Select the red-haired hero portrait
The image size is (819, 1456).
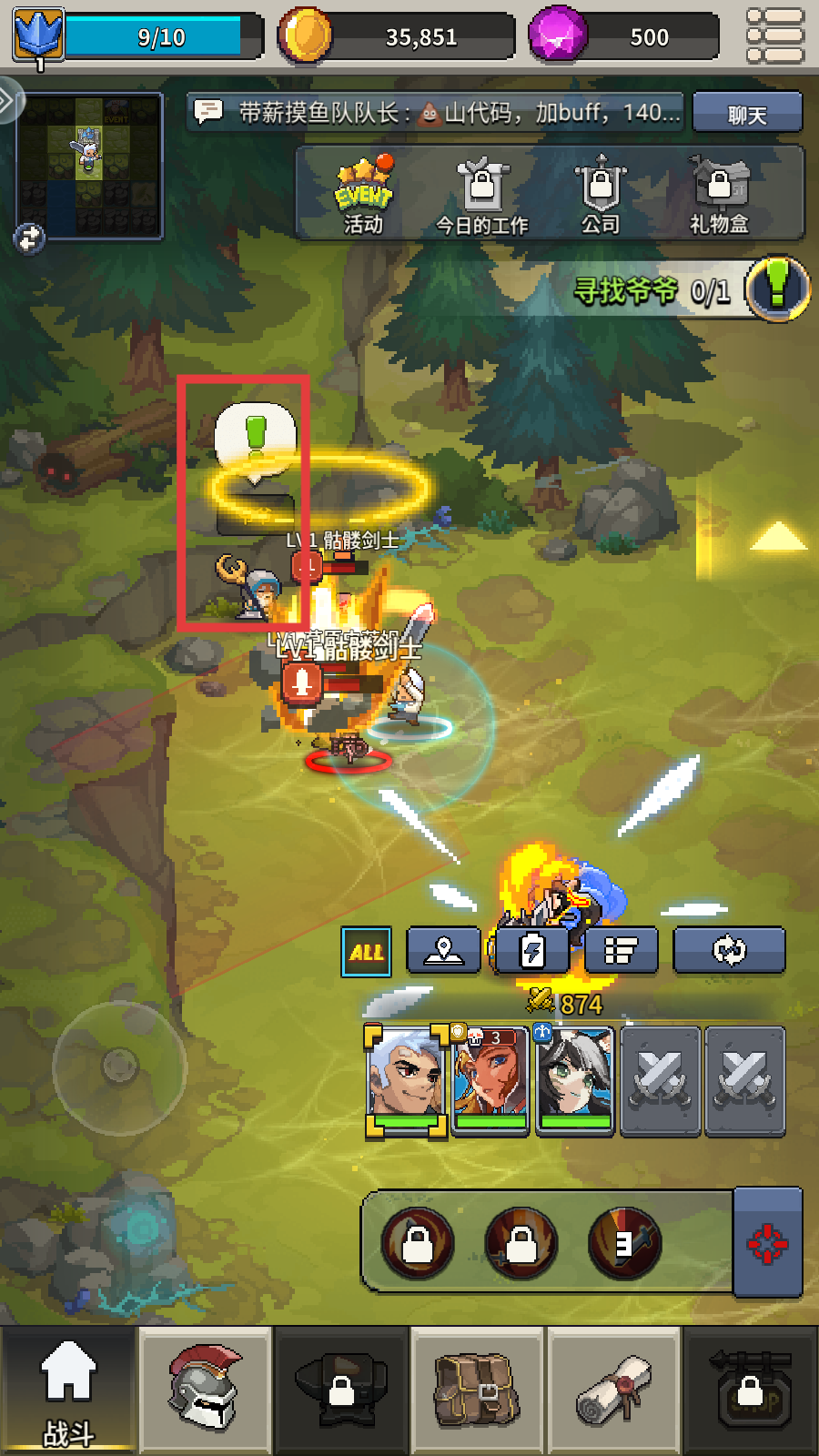[491, 1080]
